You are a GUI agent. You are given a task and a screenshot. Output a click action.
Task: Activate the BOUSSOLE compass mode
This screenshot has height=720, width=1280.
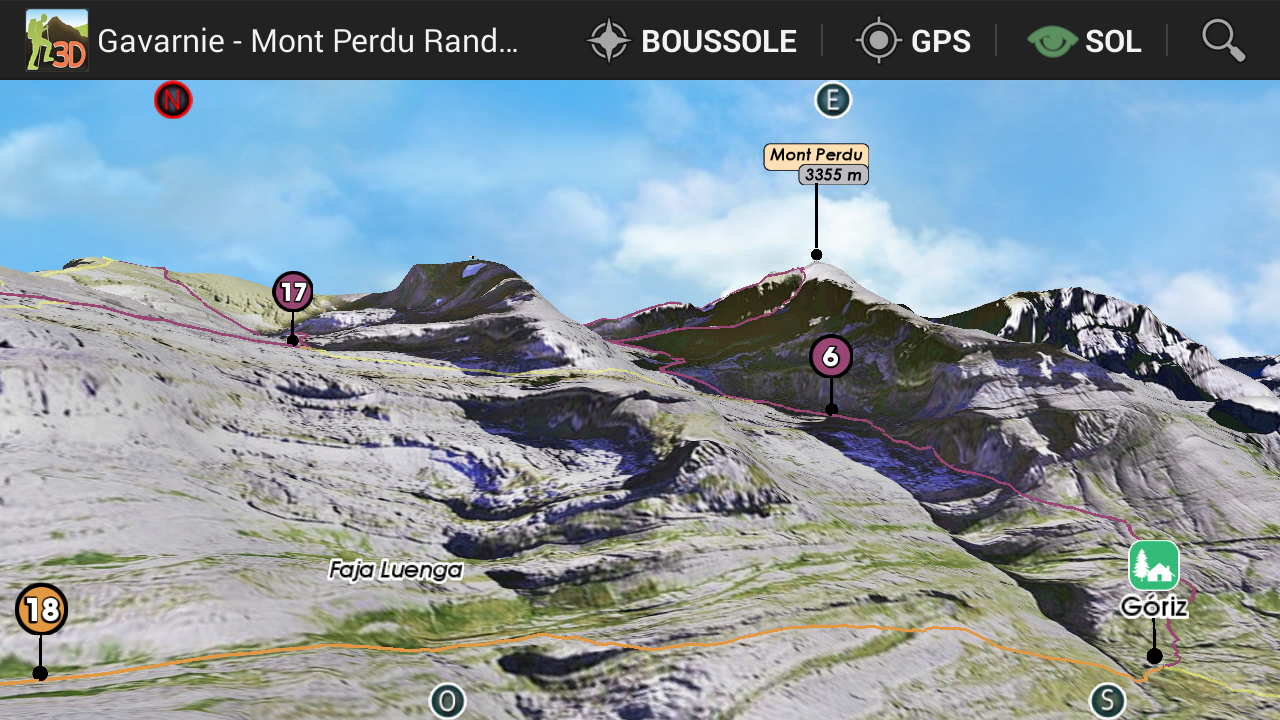[x=692, y=41]
